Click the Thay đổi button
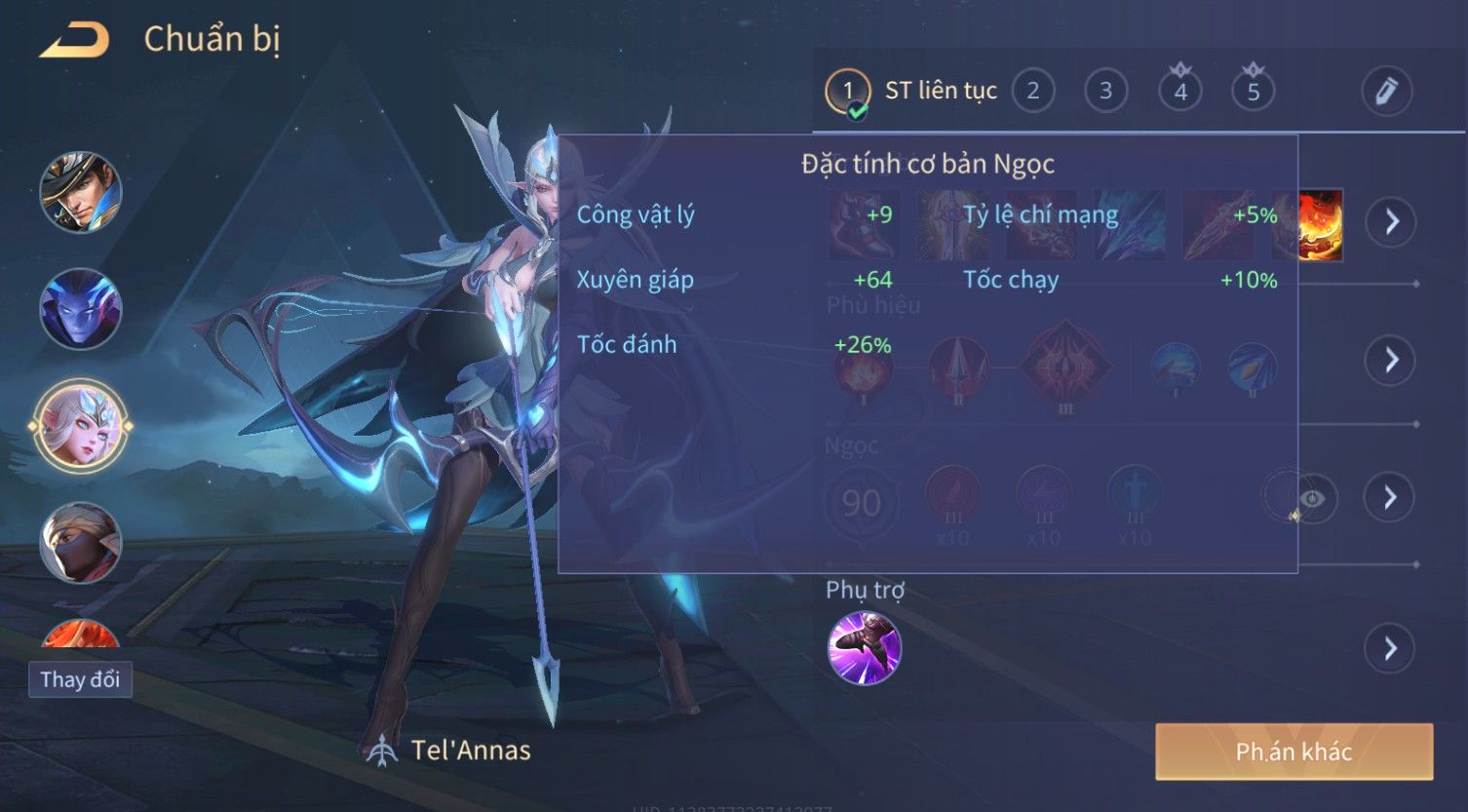Image resolution: width=1468 pixels, height=812 pixels. (x=80, y=679)
